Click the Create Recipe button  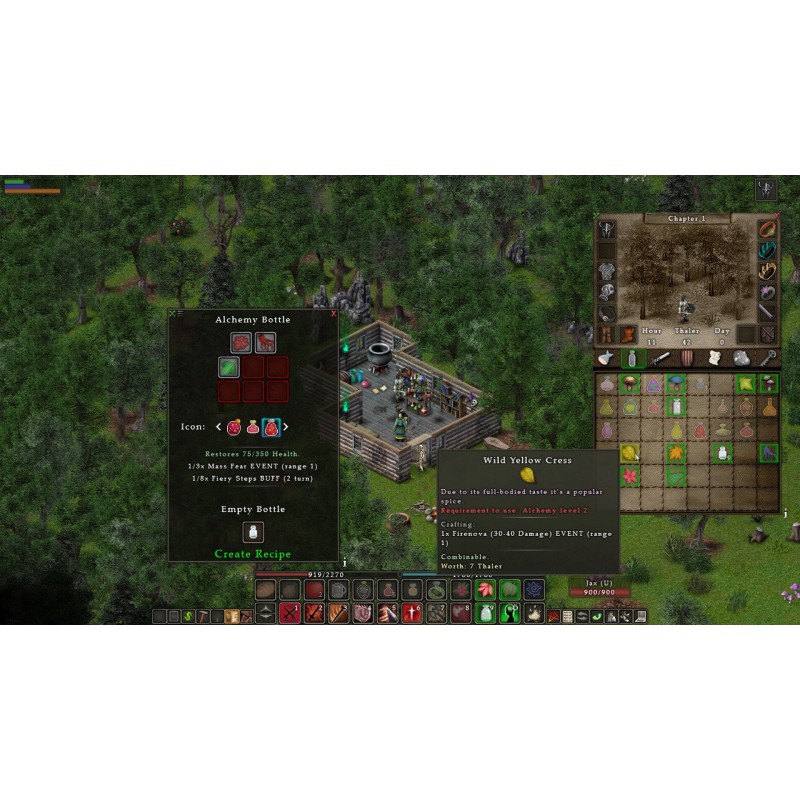coord(252,554)
